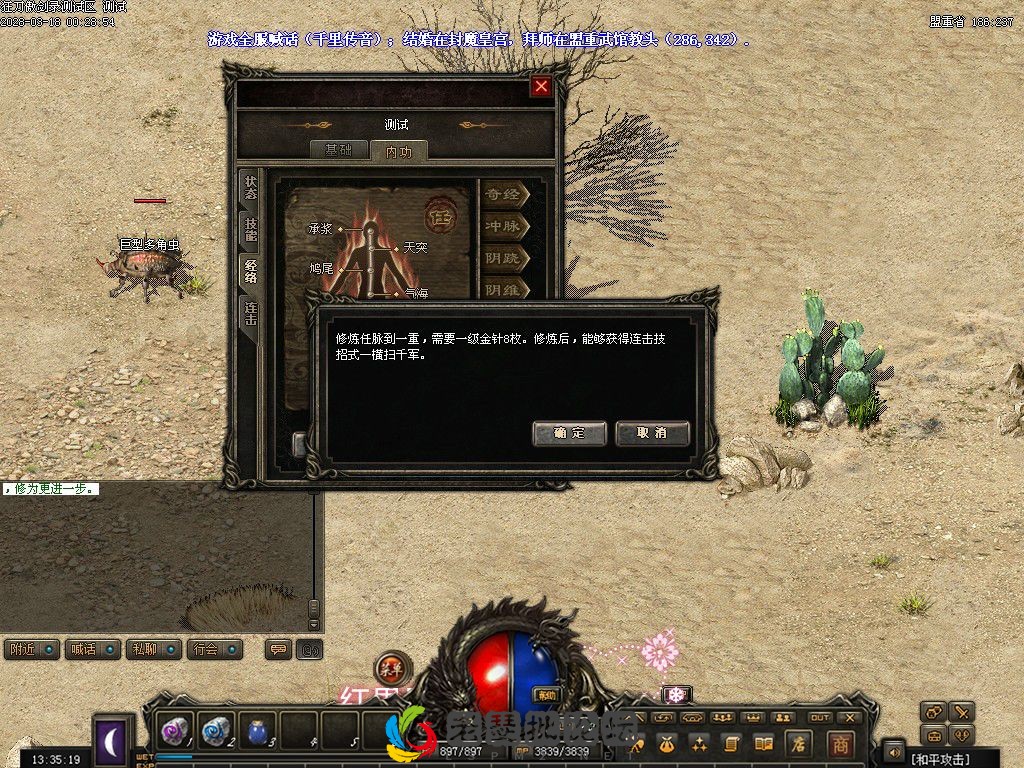
Task: Open the 技能 side tab
Action: (x=250, y=230)
